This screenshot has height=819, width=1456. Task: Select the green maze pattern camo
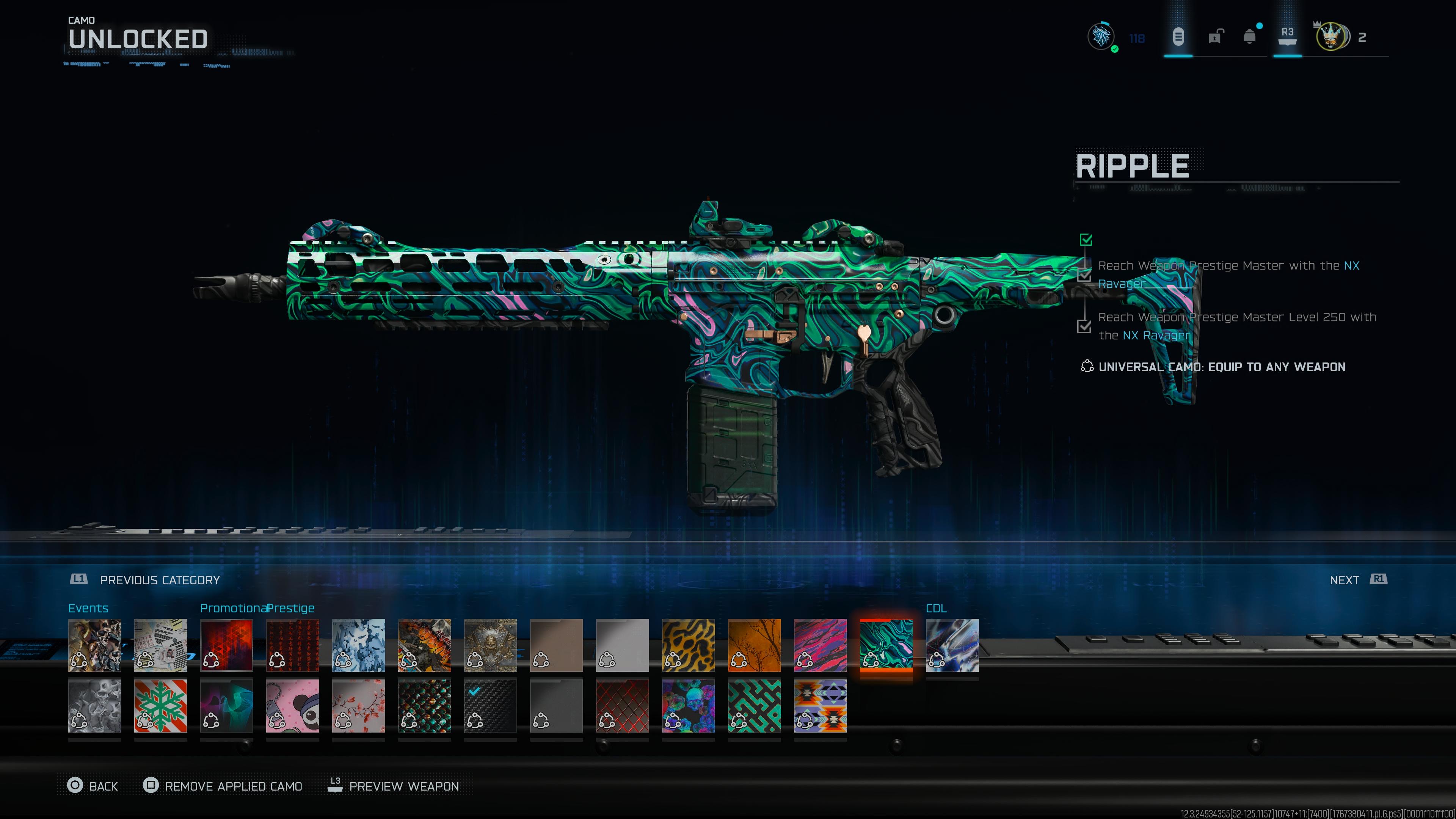(754, 706)
